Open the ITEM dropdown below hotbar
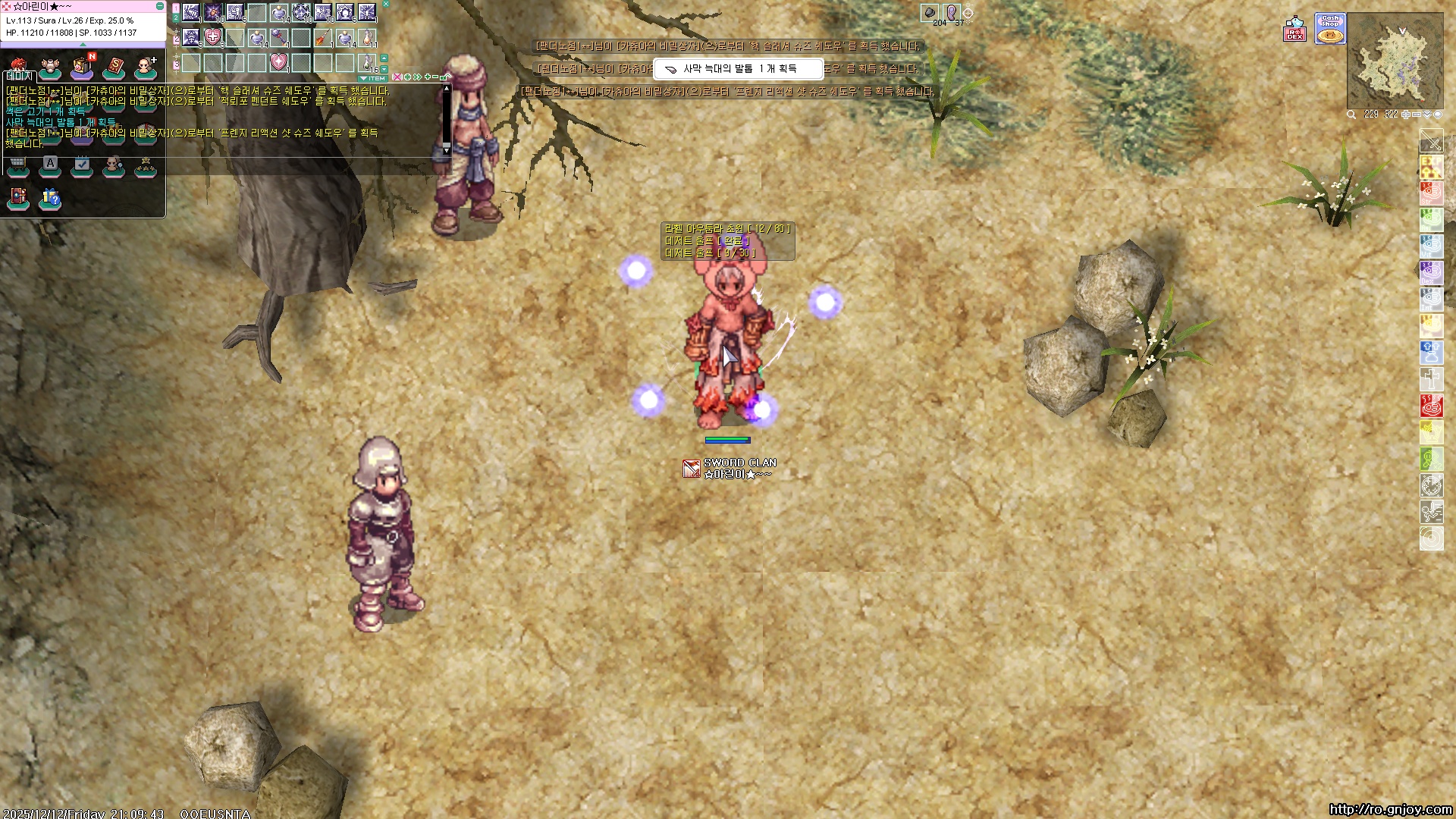This screenshot has height=819, width=1456. tap(373, 78)
